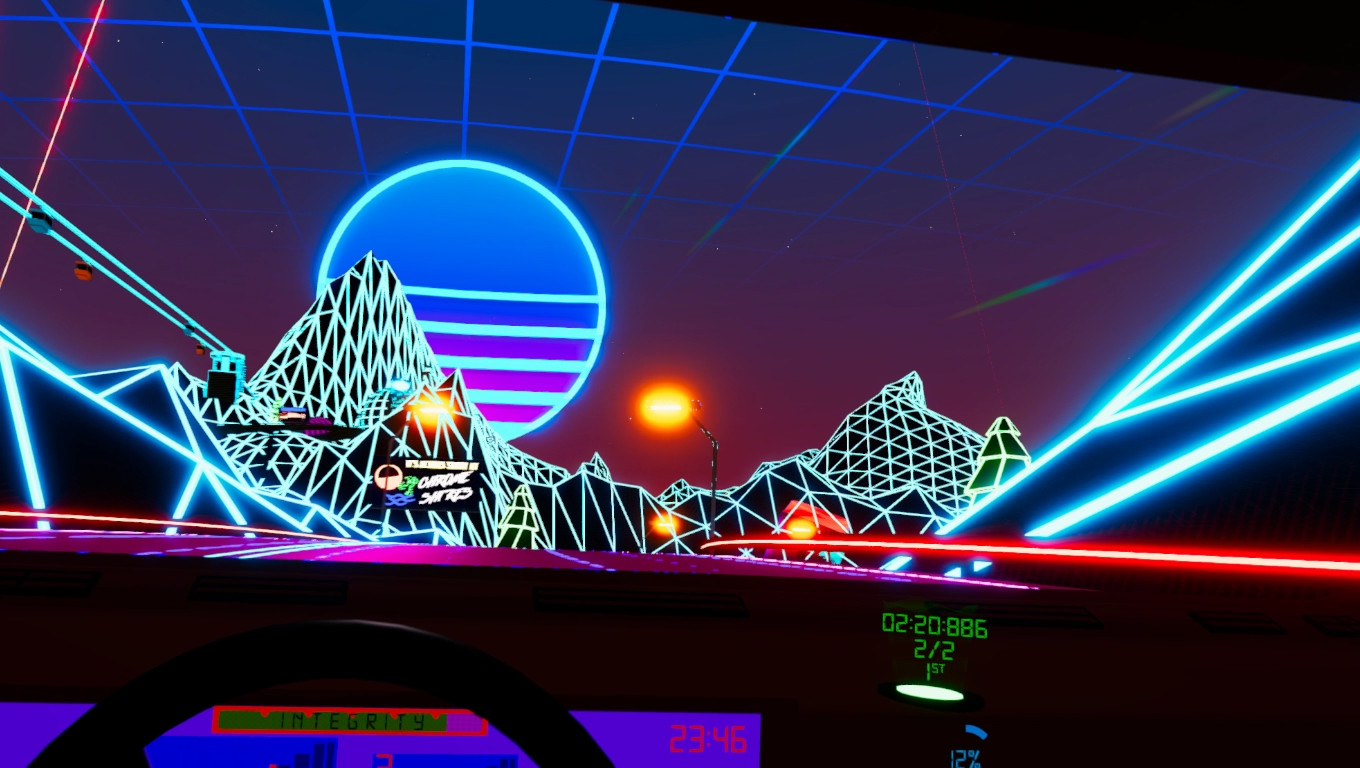Image resolution: width=1360 pixels, height=768 pixels.
Task: Click the green holographic projector lamp
Action: click(931, 694)
